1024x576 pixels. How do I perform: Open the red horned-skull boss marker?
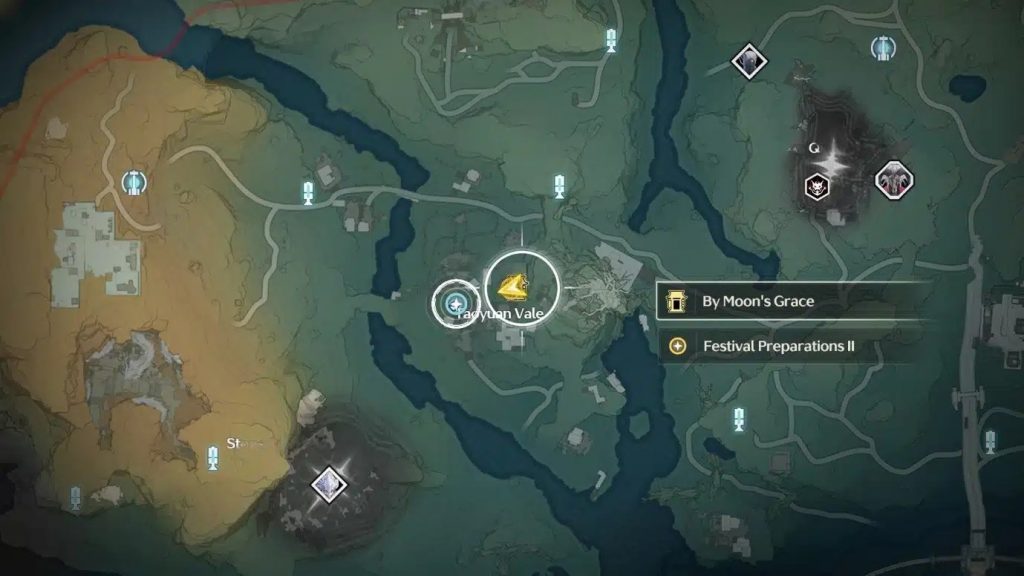pyautogui.click(x=893, y=180)
